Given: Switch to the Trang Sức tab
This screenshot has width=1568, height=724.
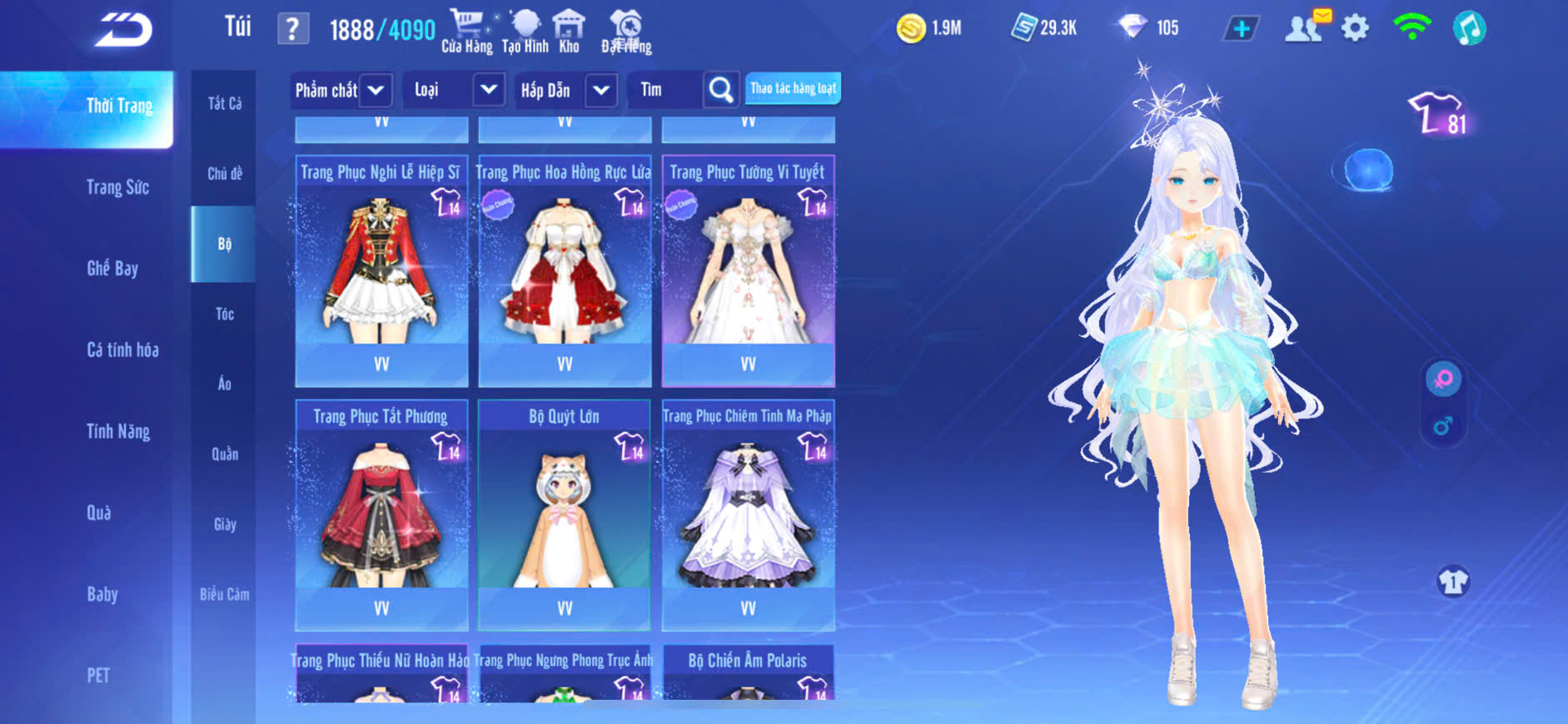Looking at the screenshot, I should (117, 187).
